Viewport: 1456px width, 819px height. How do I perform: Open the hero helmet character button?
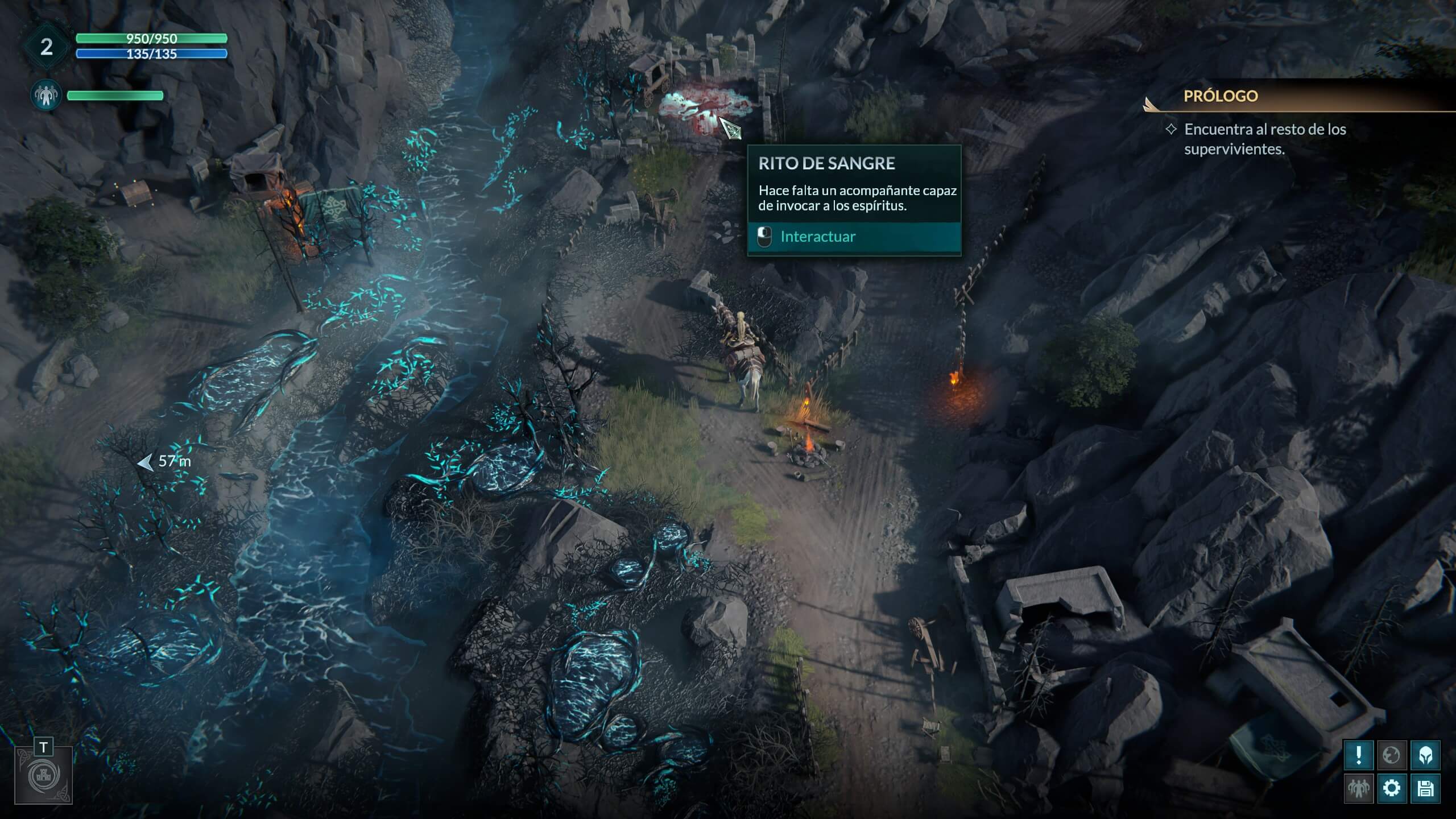[1425, 755]
